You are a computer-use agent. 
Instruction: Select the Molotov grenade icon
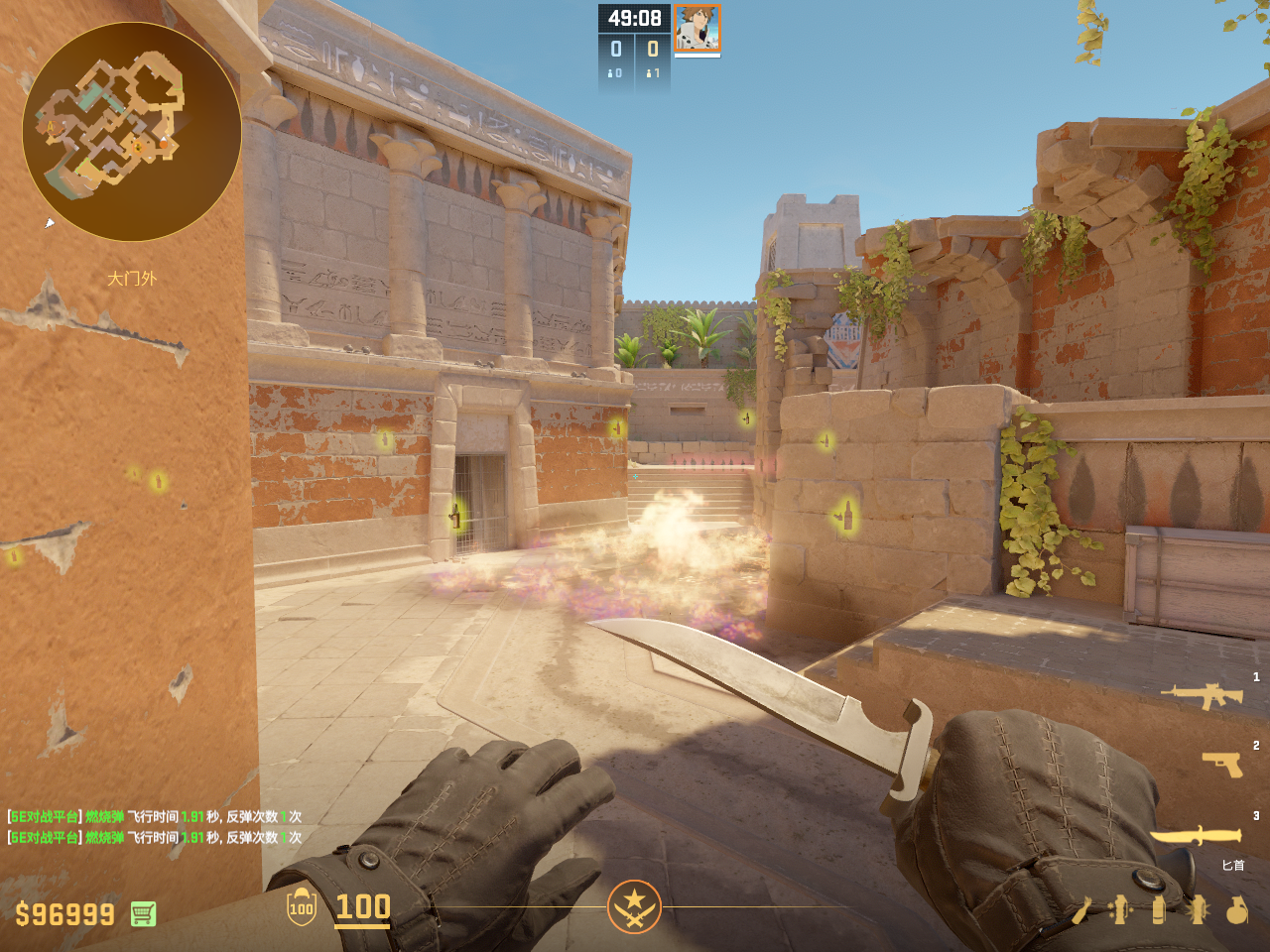pyautogui.click(x=1083, y=909)
